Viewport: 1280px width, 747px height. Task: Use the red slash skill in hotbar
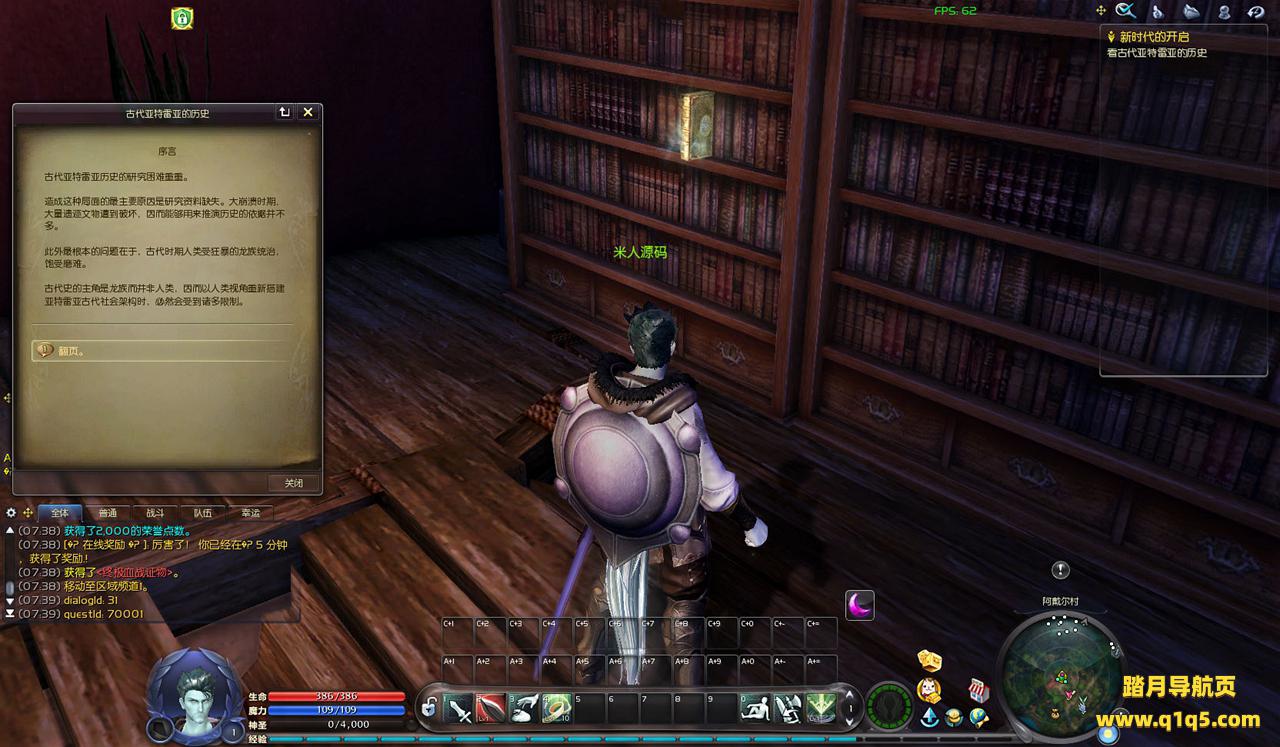[x=490, y=708]
